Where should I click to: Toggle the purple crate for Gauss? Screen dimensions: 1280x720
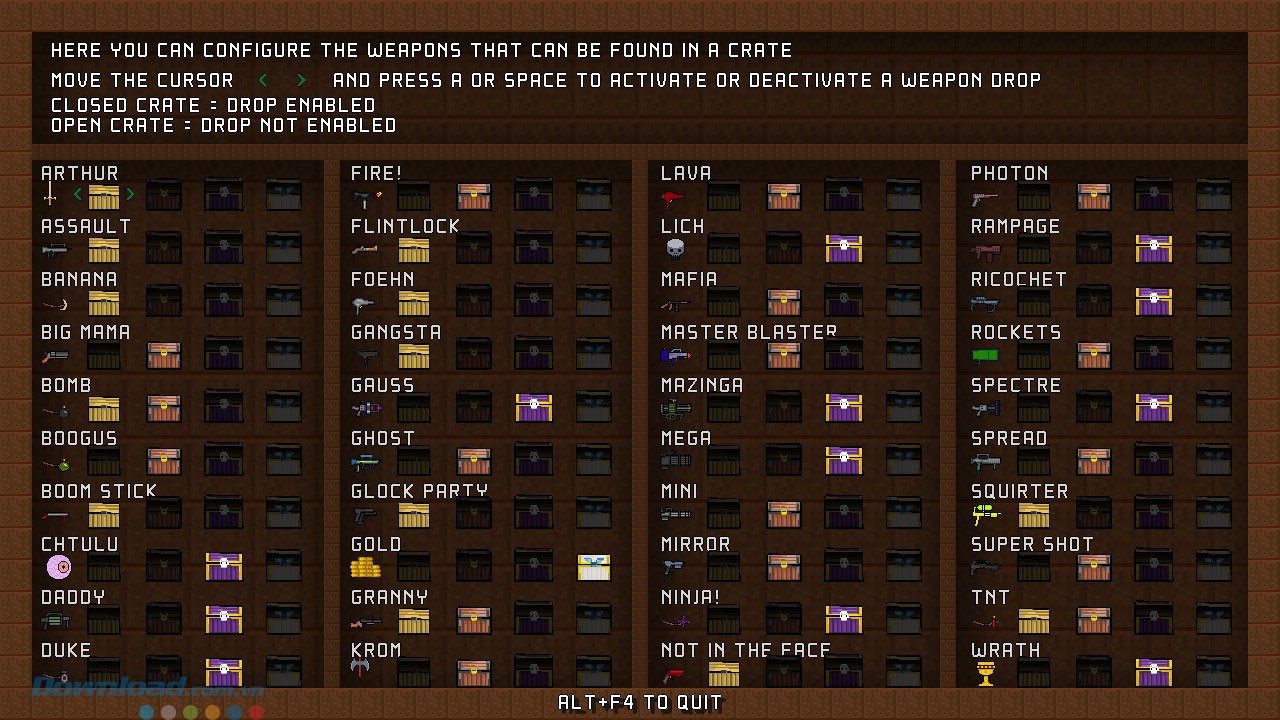click(534, 407)
